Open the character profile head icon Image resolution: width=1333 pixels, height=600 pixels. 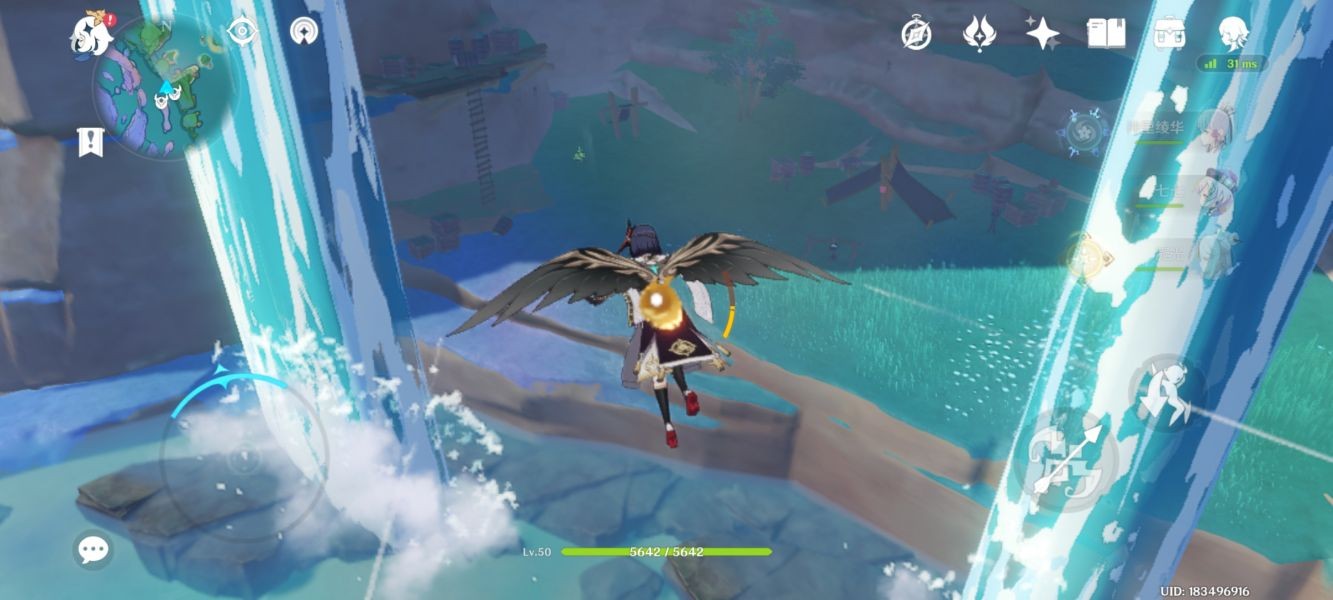[x=1232, y=34]
